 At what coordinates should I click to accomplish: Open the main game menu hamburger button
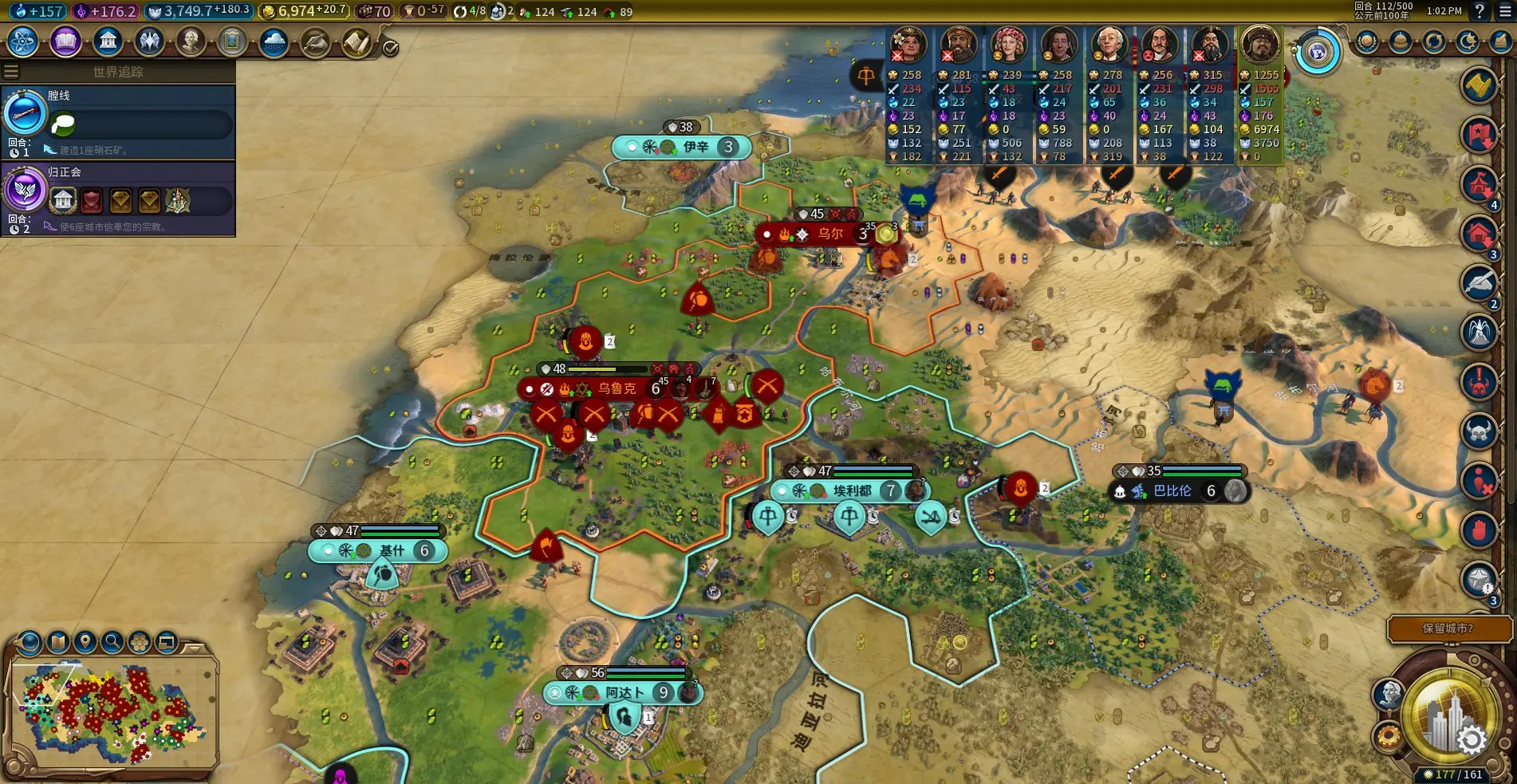click(x=1504, y=11)
